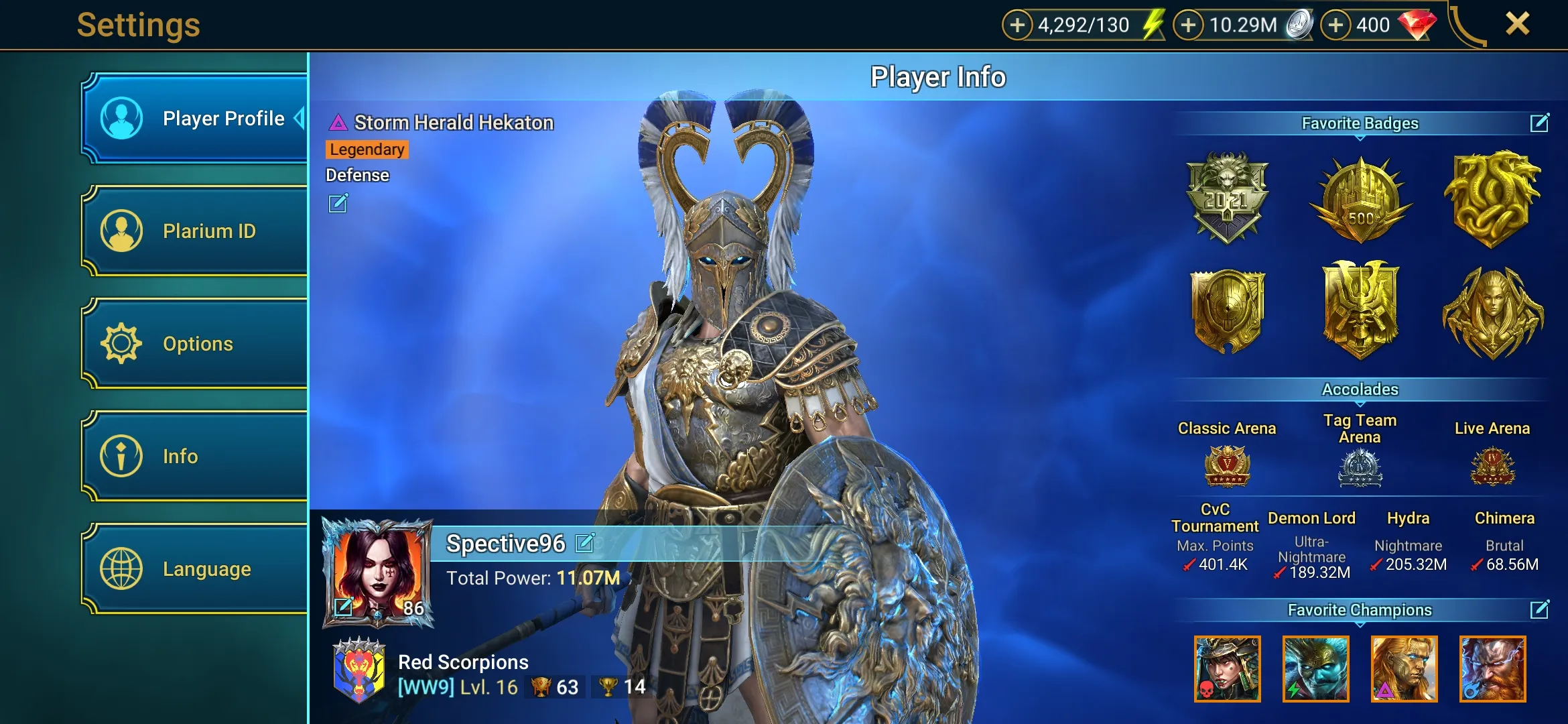Screen dimensions: 1568x724
Task: Add silver using the plus button
Action: (1188, 25)
